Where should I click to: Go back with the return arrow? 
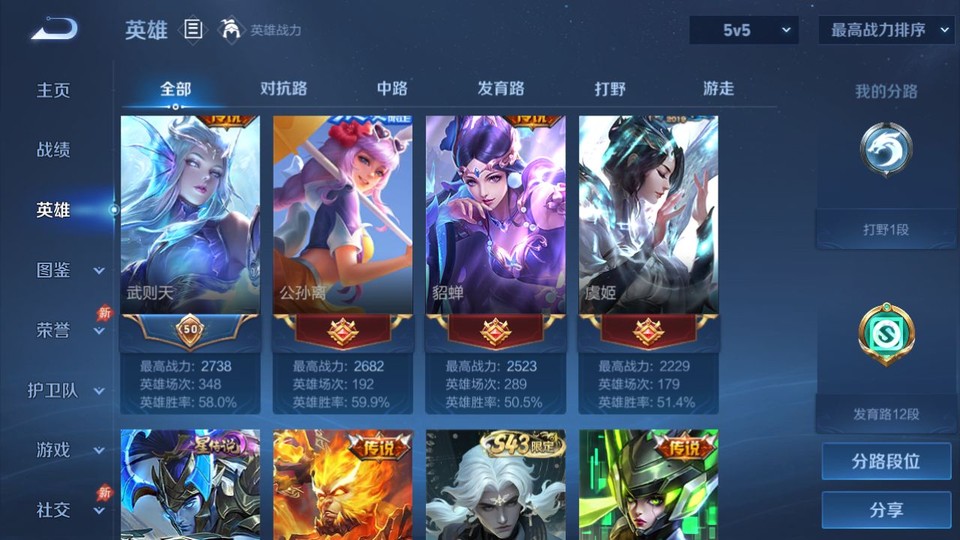tap(54, 29)
